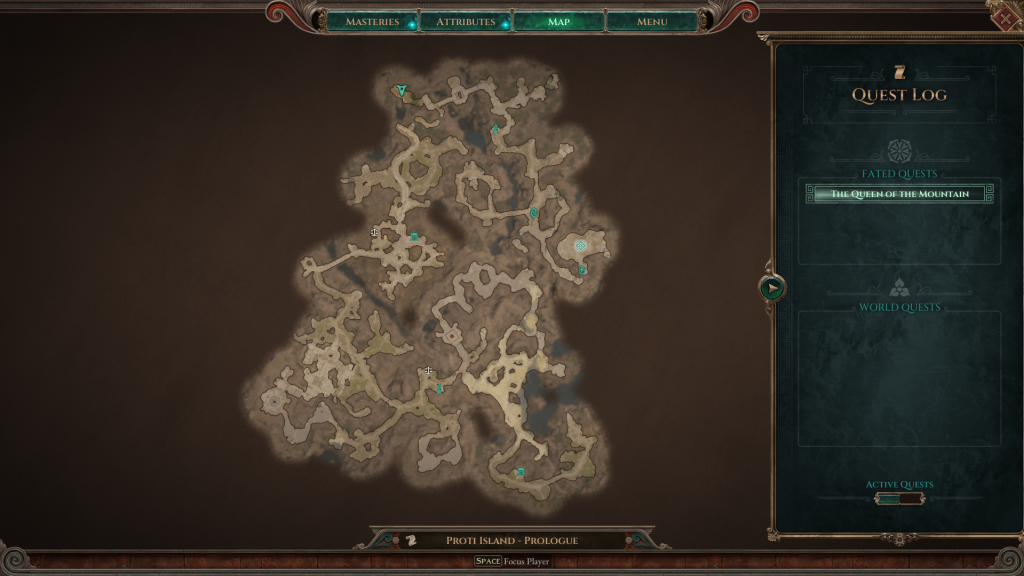Collapse the Quest Log panel arrow

point(771,288)
